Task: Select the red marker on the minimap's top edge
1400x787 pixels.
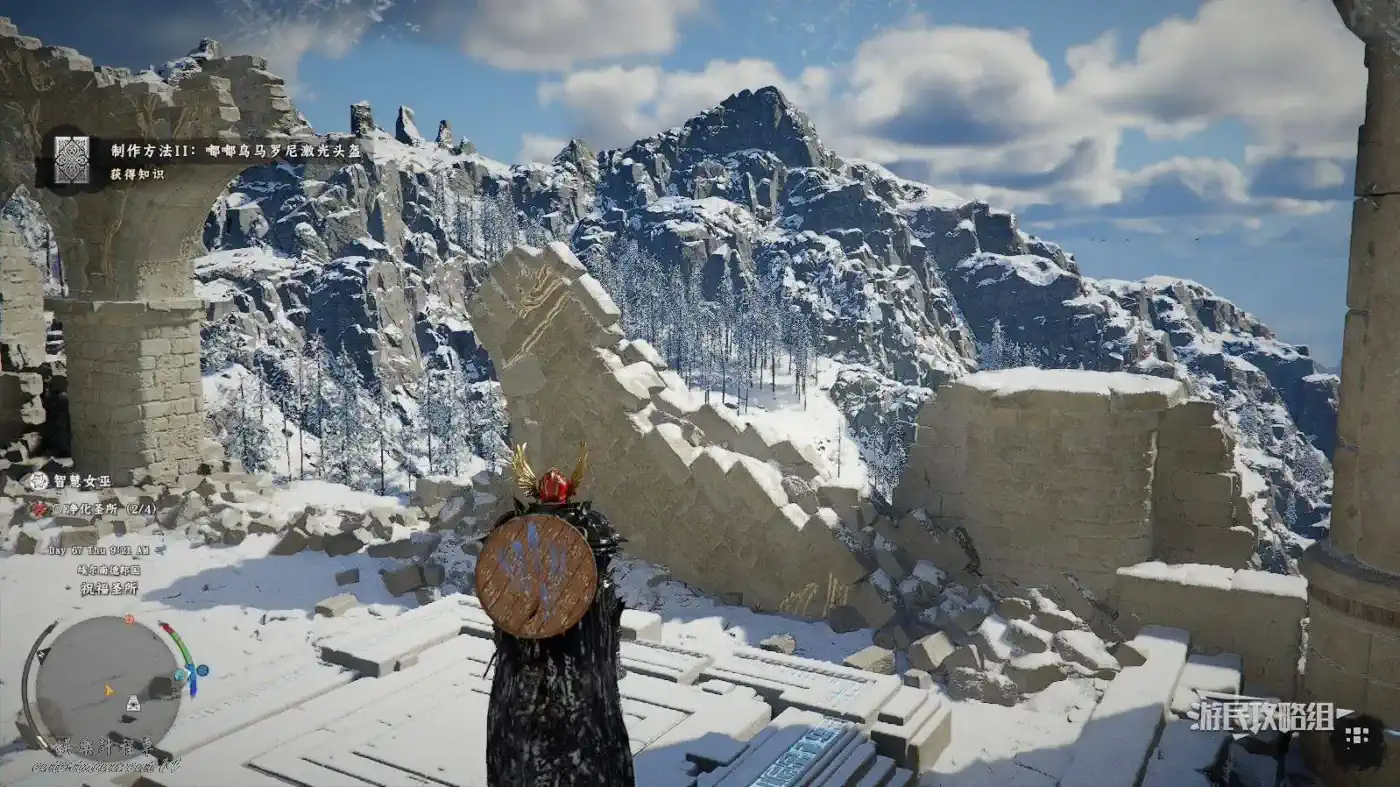Action: 128,620
